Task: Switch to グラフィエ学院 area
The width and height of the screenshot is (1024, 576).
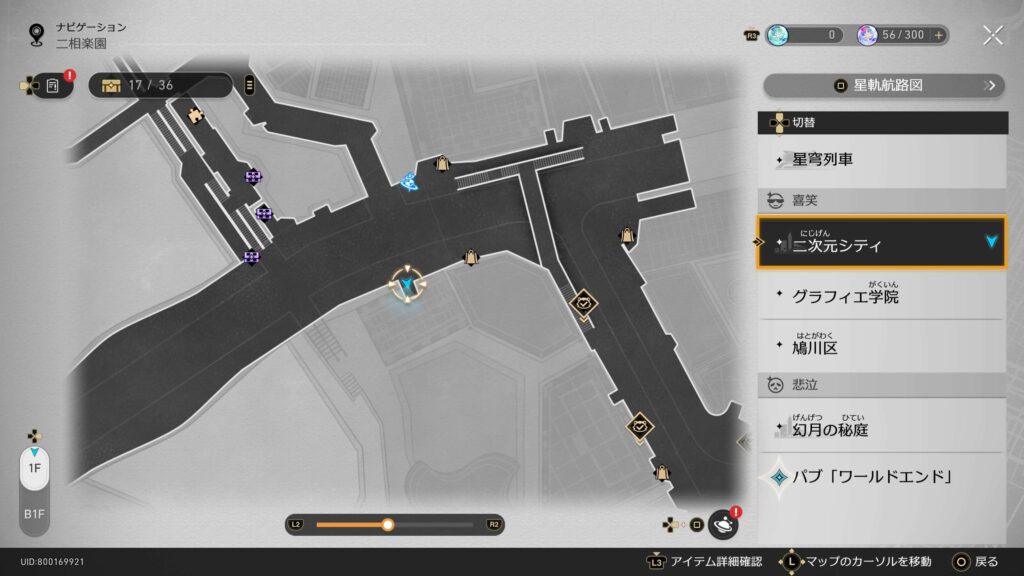Action: [881, 296]
